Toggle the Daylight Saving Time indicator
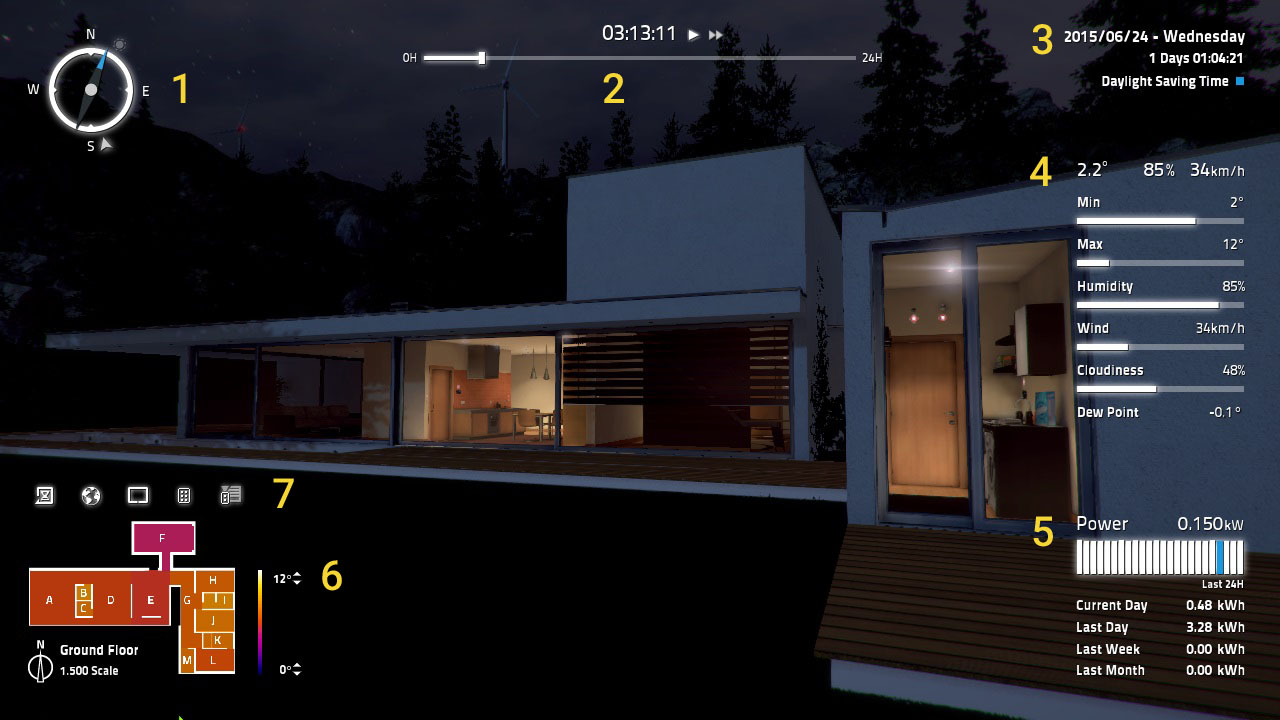The image size is (1280, 720). (x=1240, y=82)
